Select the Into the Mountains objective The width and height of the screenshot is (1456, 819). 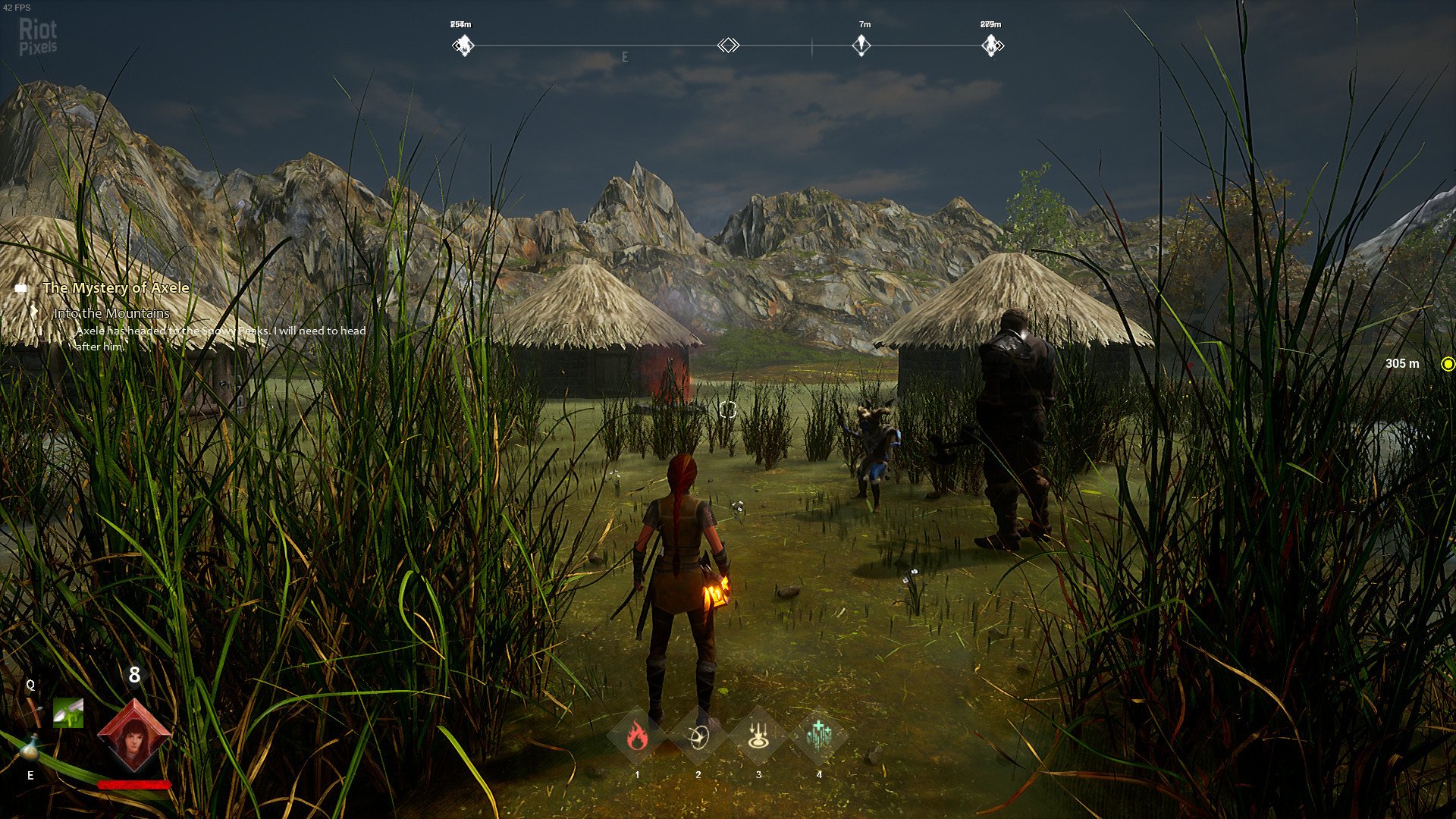(111, 313)
